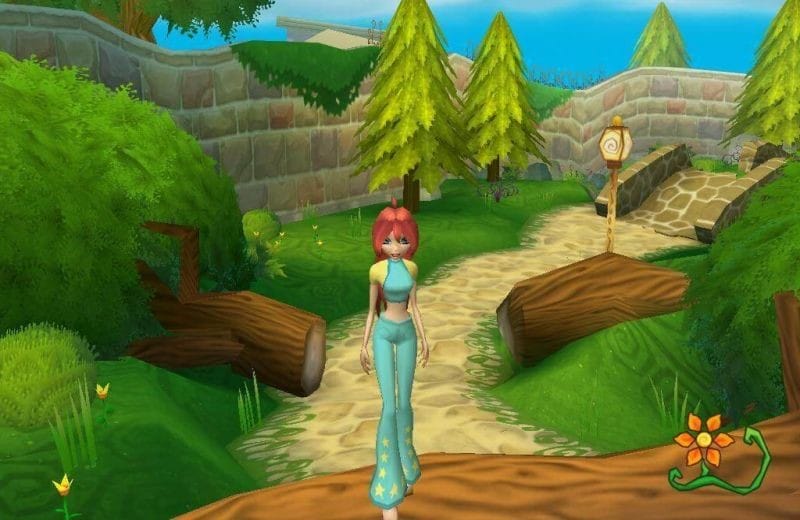Viewport: 800px width, 520px height.
Task: Click the orange flower HUD icon
Action: click(705, 440)
